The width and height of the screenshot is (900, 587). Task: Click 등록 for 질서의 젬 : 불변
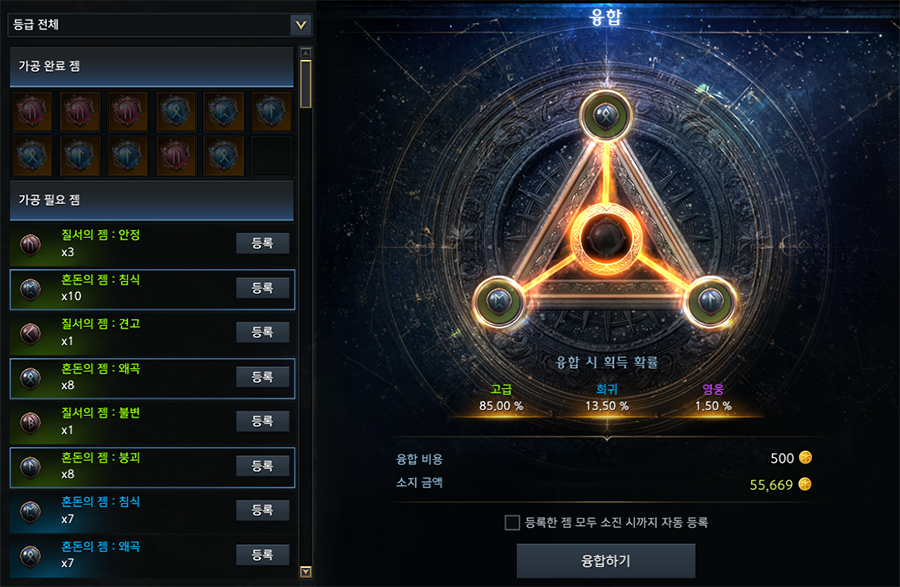pyautogui.click(x=262, y=421)
